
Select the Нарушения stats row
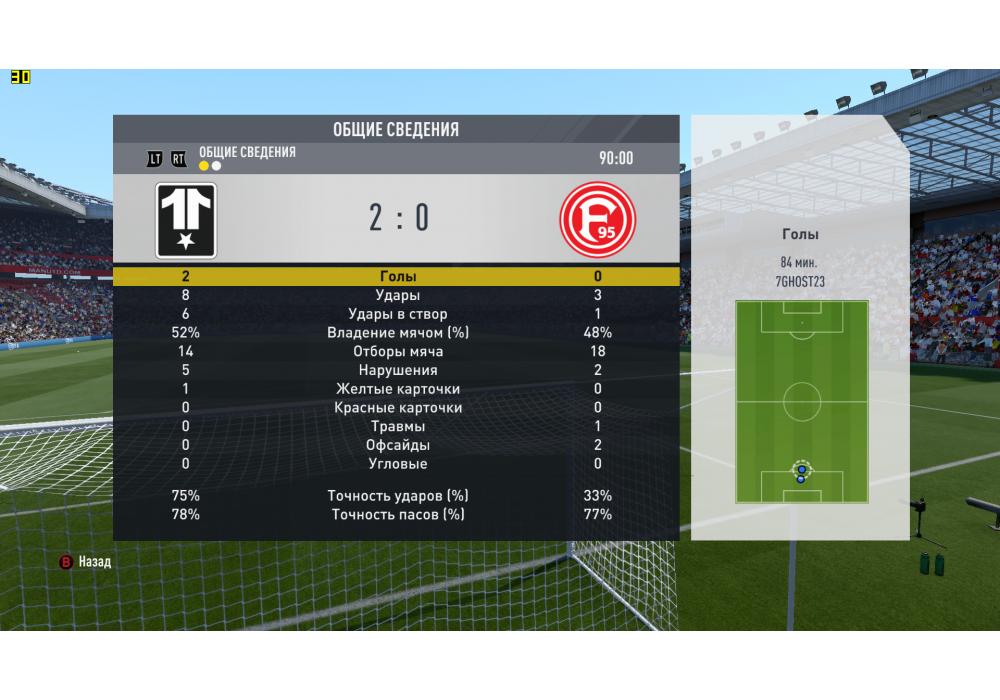[397, 370]
